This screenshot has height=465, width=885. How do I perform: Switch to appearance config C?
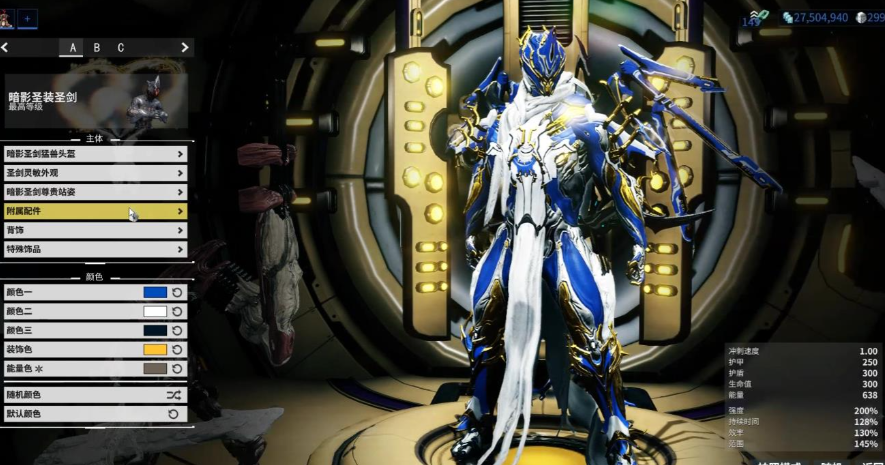[121, 47]
